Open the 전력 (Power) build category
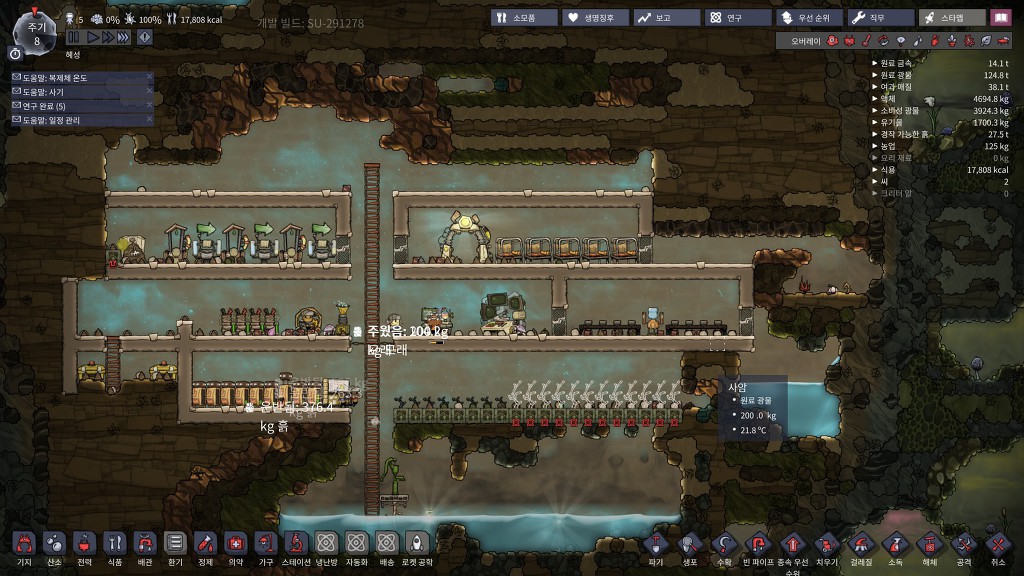Screen dimensions: 1024x576 click(x=84, y=543)
